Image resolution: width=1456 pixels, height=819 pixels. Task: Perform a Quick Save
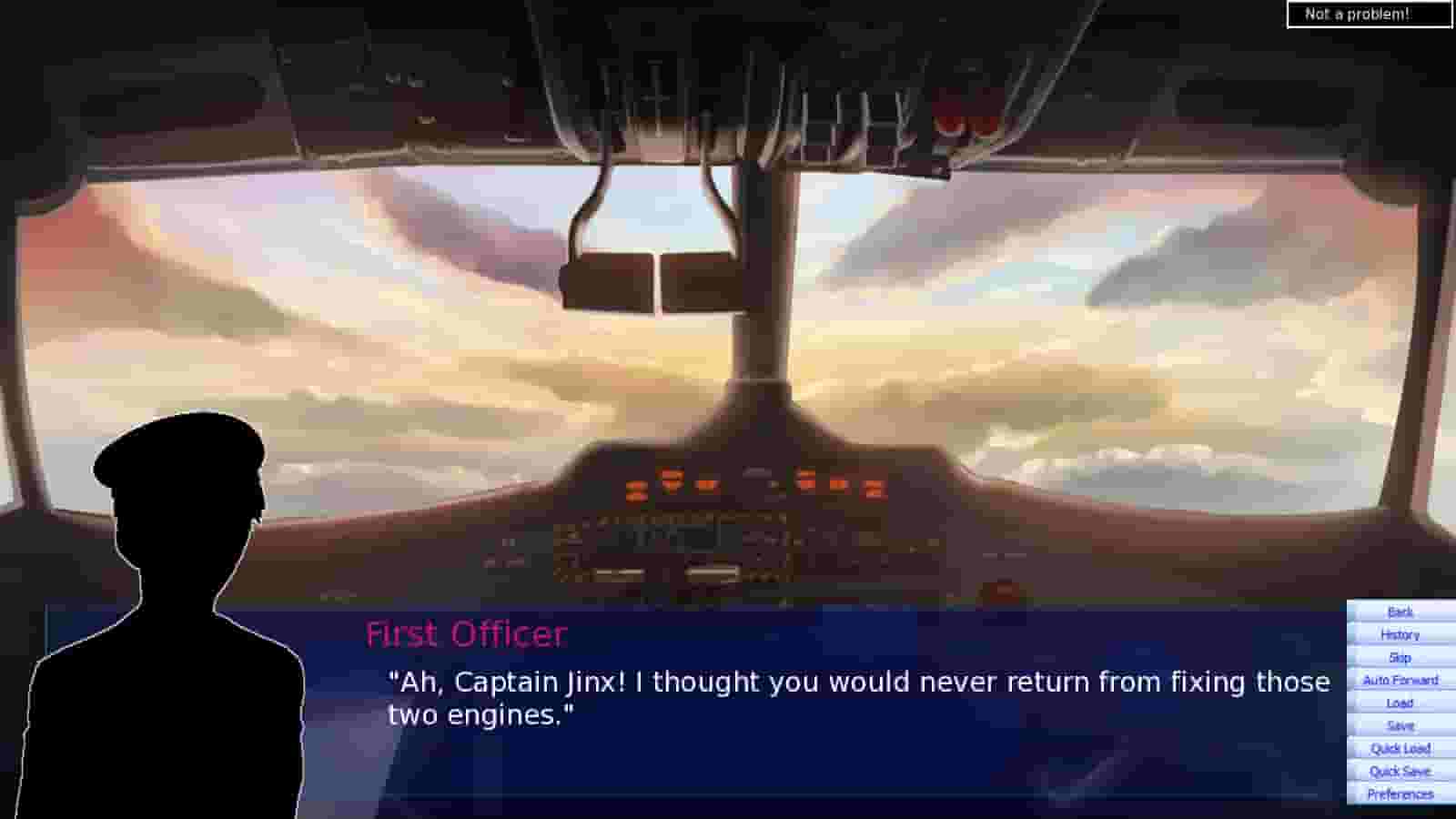click(x=1399, y=770)
